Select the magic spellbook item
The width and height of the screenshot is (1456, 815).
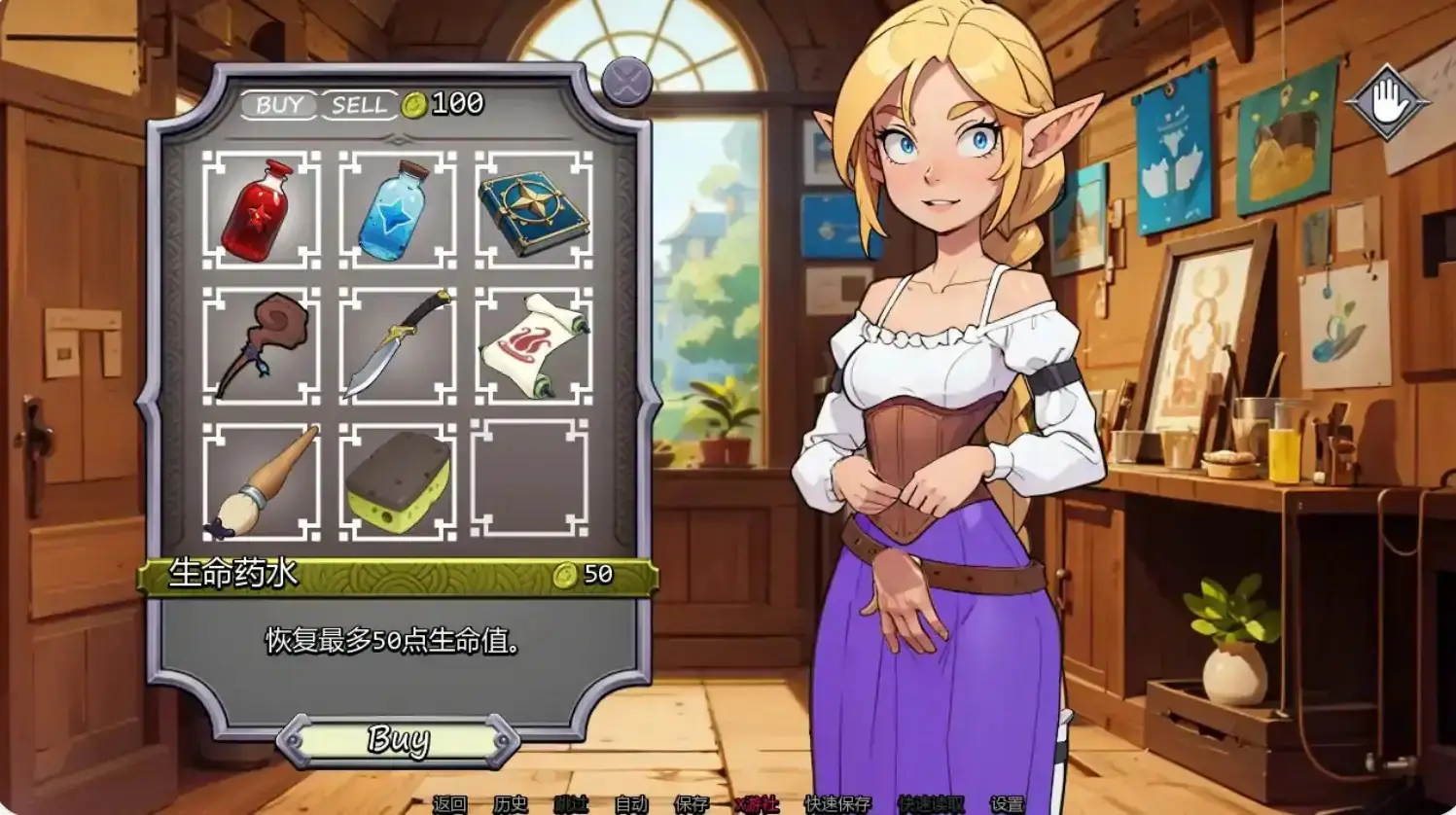click(x=530, y=212)
